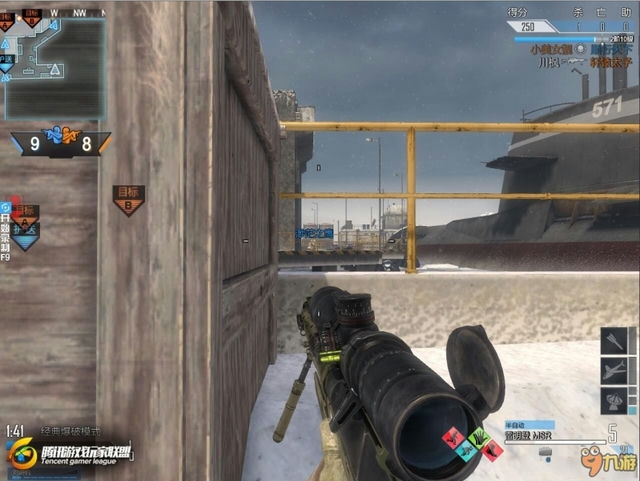Choose the radar dish killstreak icon
This screenshot has width=640, height=481.
tap(614, 401)
